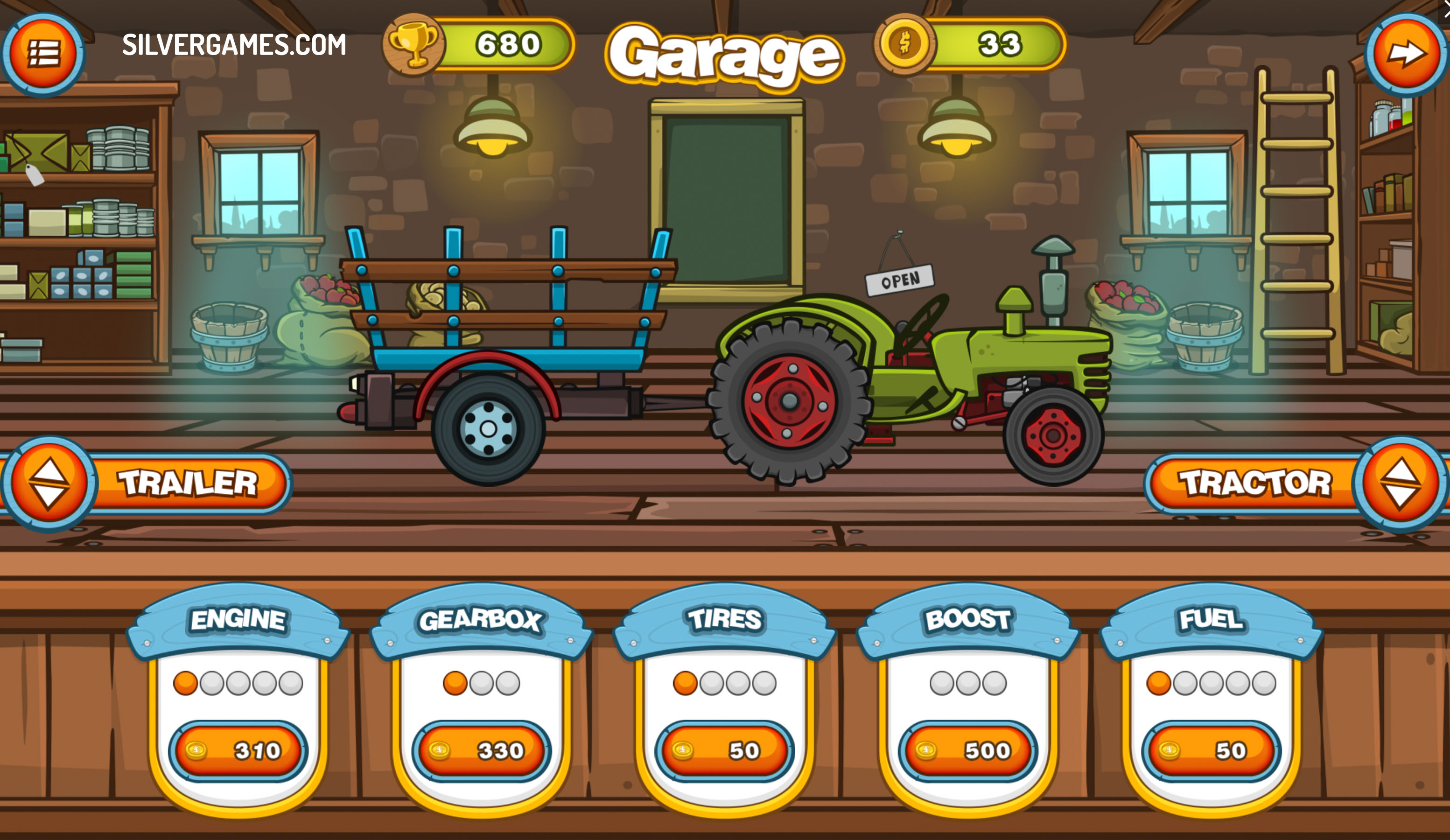This screenshot has width=1450, height=840.
Task: Switch trailer with the Trailer selector arrows
Action: [x=49, y=483]
